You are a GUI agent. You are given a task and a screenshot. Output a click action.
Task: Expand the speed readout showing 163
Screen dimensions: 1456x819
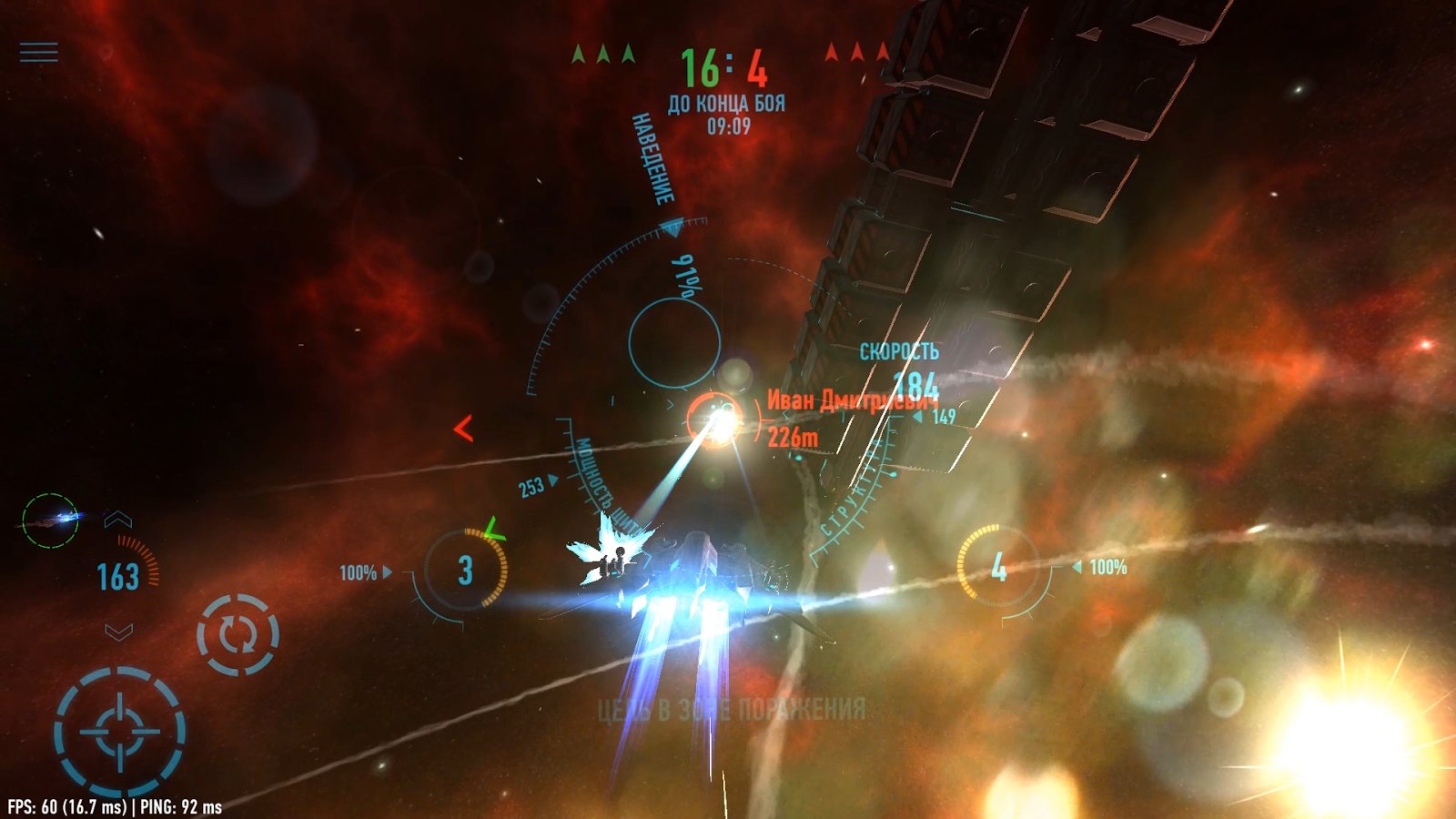[x=117, y=574]
